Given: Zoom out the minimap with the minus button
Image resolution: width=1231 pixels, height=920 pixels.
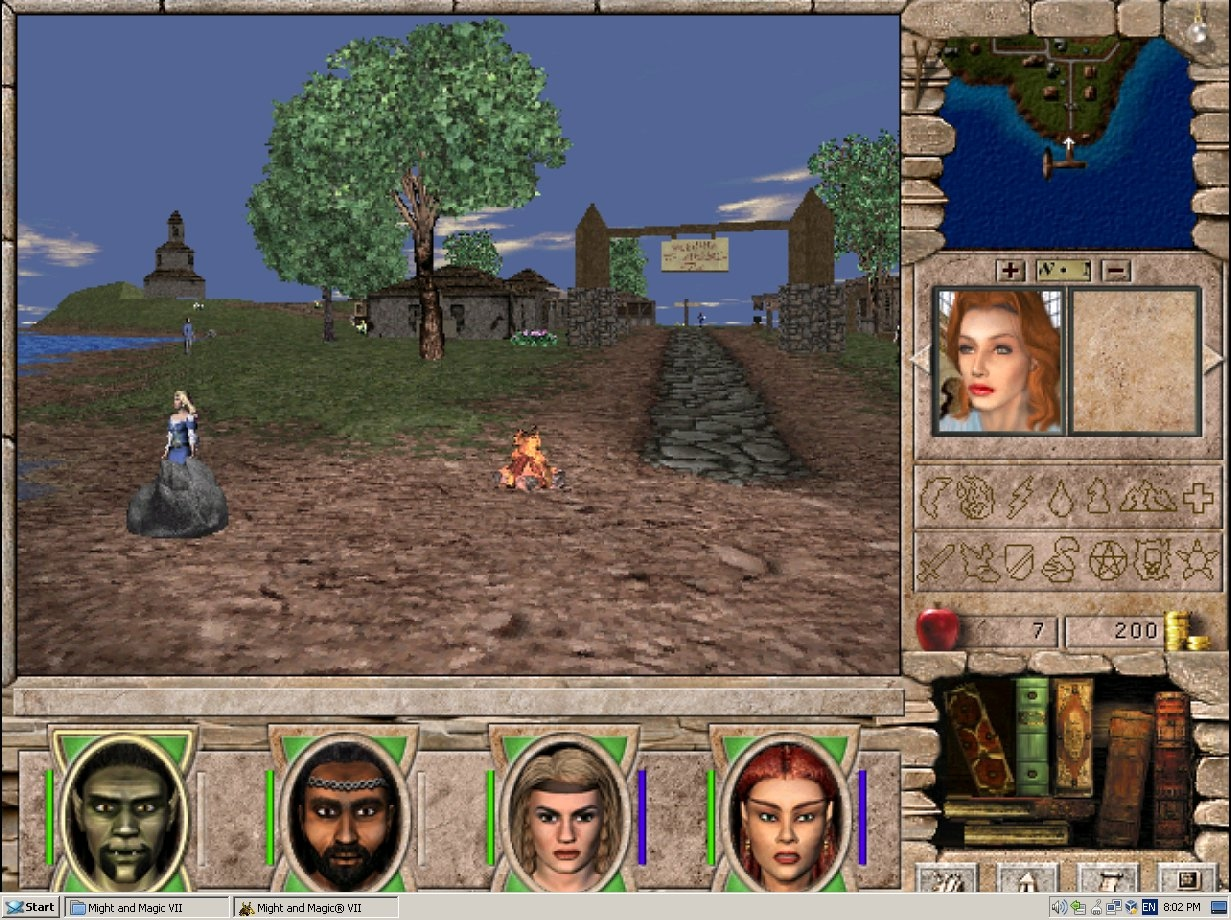Looking at the screenshot, I should point(1117,270).
